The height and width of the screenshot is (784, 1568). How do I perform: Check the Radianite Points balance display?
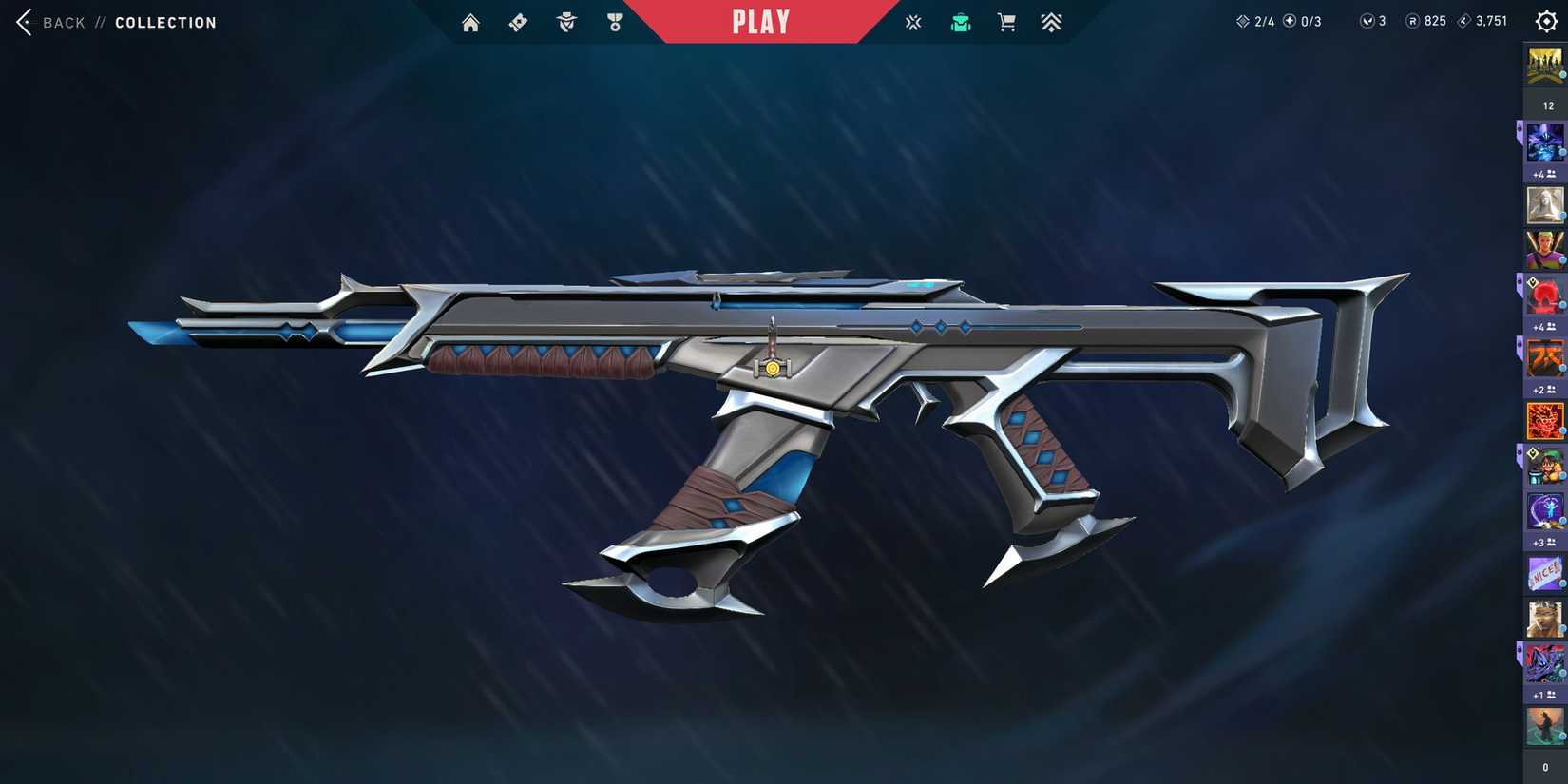(x=1426, y=20)
